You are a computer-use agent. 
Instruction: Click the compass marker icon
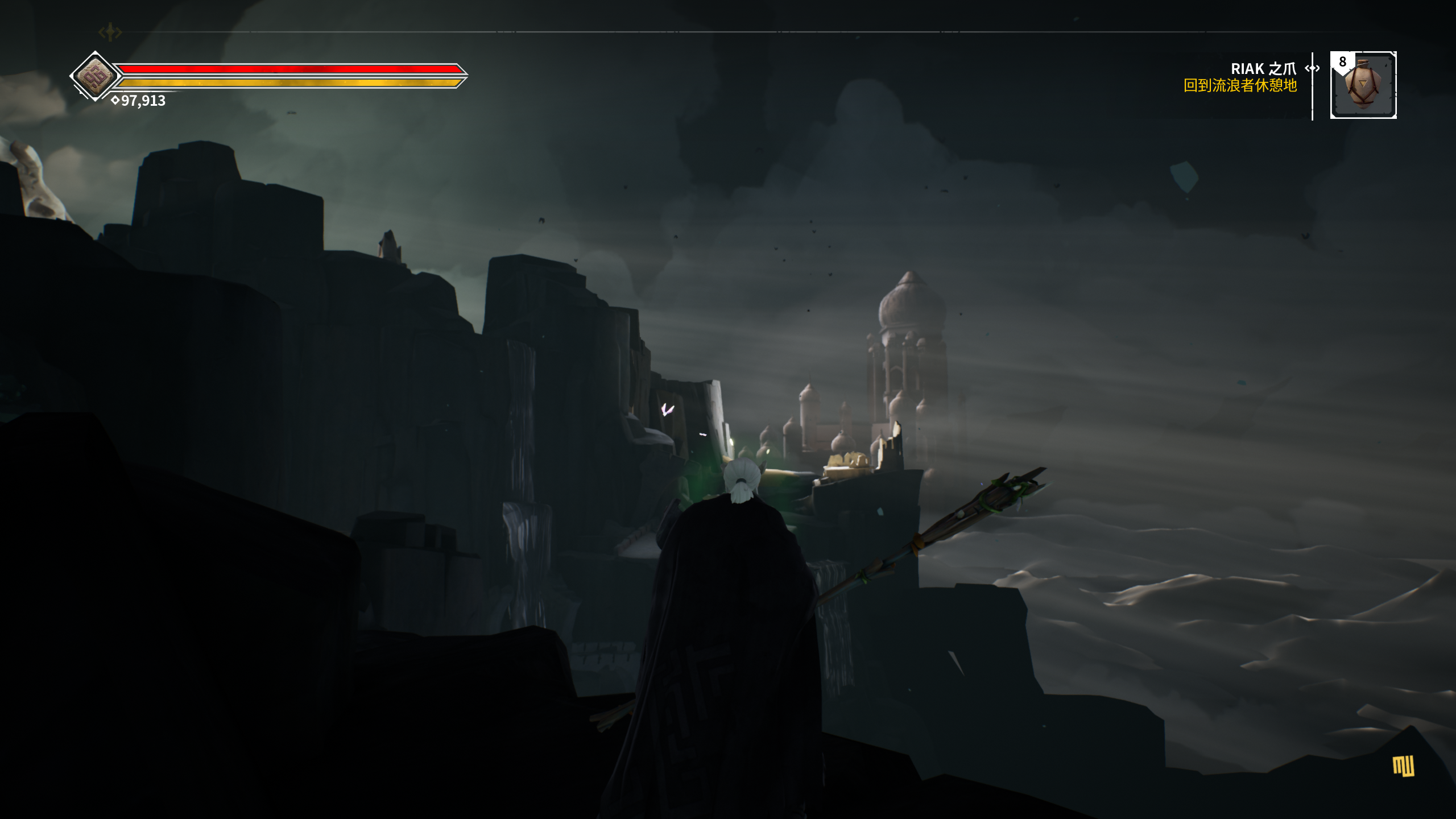[x=110, y=32]
